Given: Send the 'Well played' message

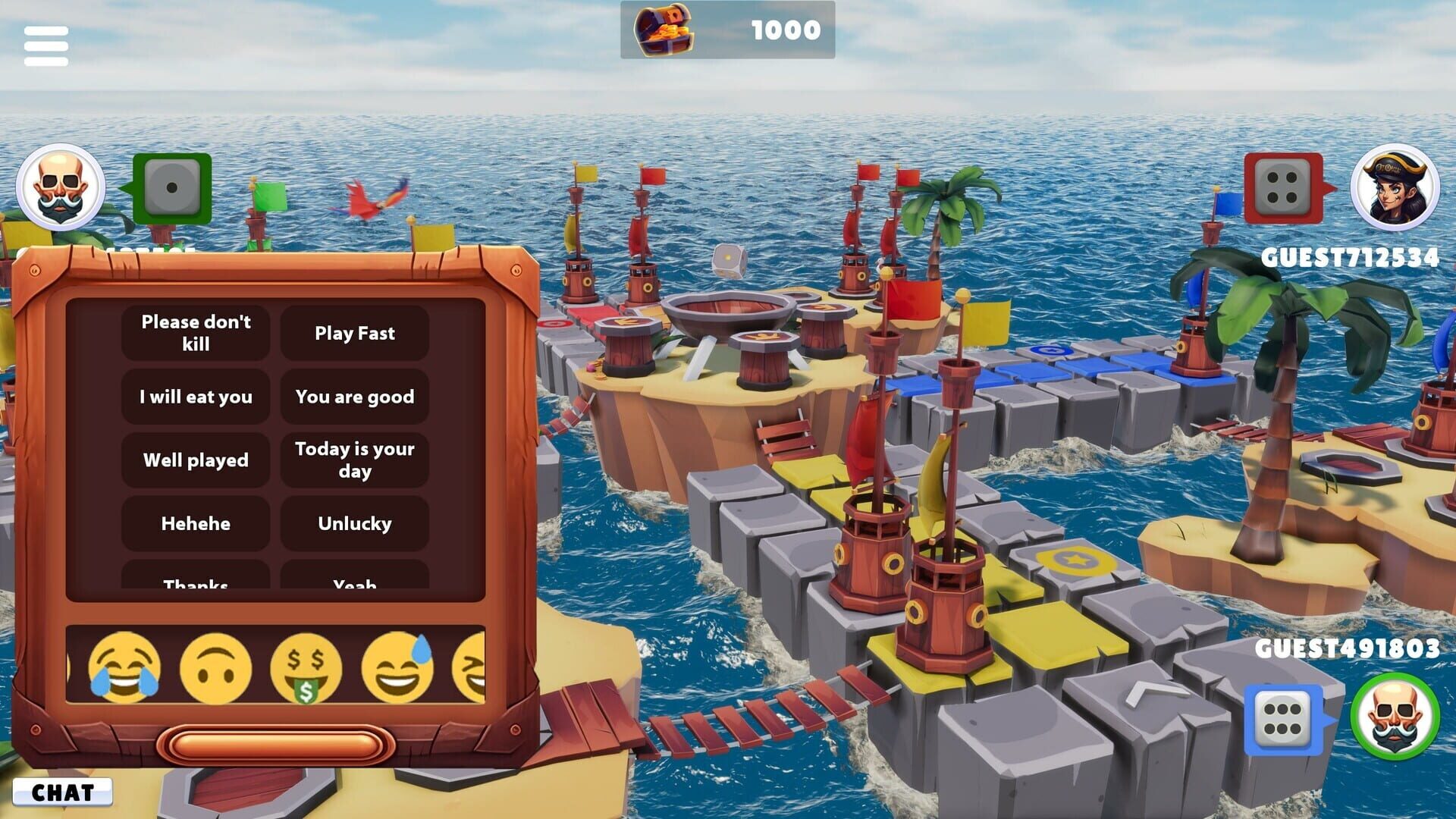Looking at the screenshot, I should tap(195, 460).
